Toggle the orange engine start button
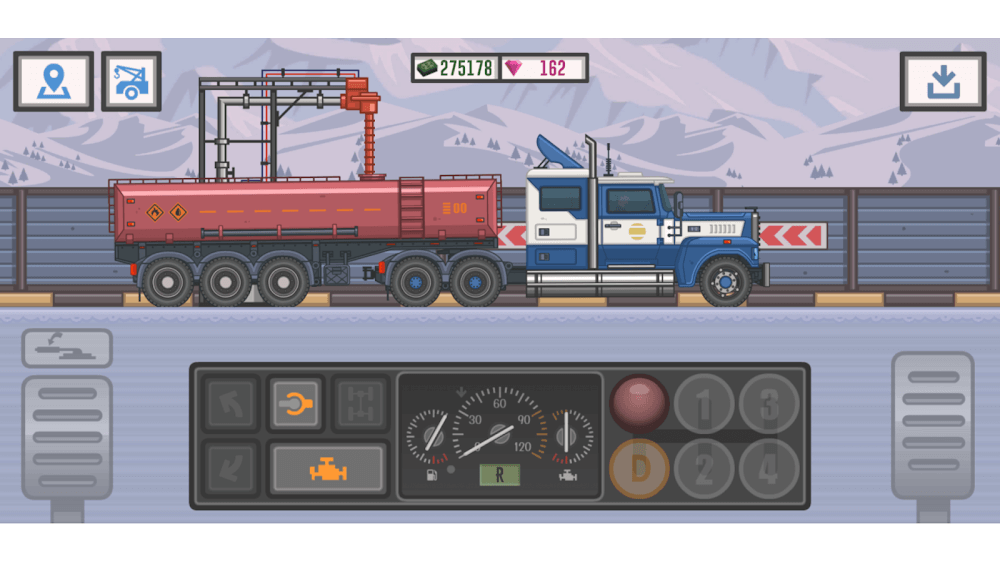This screenshot has width=1000, height=562. point(327,468)
